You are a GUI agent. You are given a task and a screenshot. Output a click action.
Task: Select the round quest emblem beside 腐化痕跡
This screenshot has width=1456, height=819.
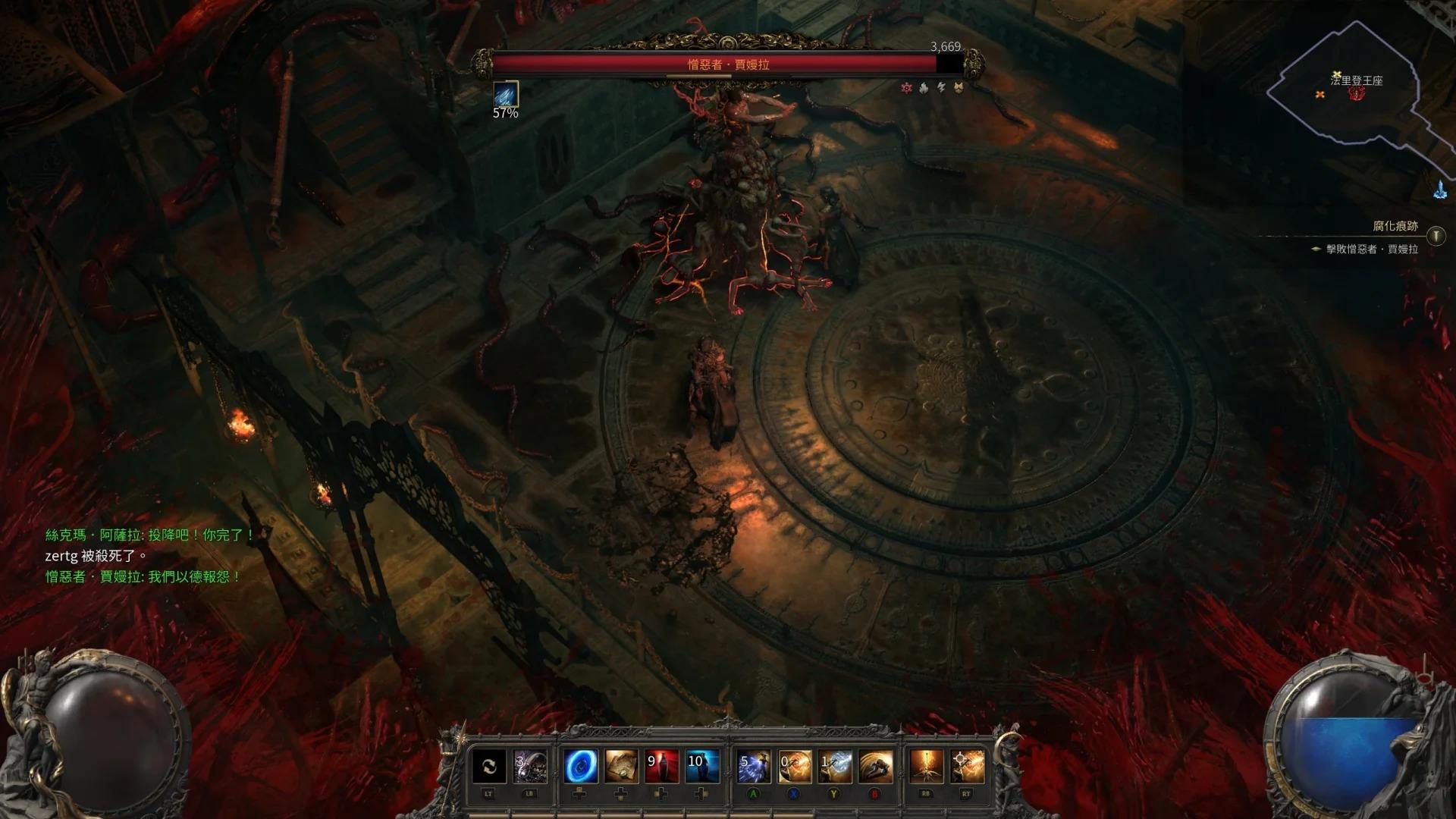pyautogui.click(x=1436, y=237)
